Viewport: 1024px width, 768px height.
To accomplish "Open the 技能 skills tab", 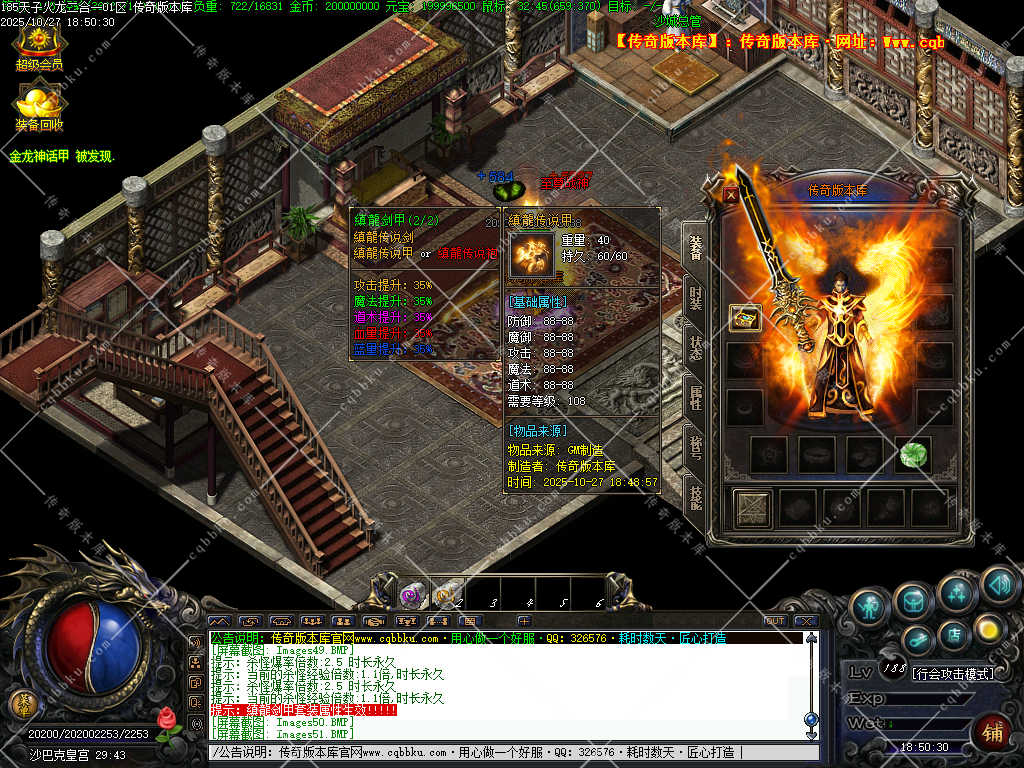I will coord(694,493).
